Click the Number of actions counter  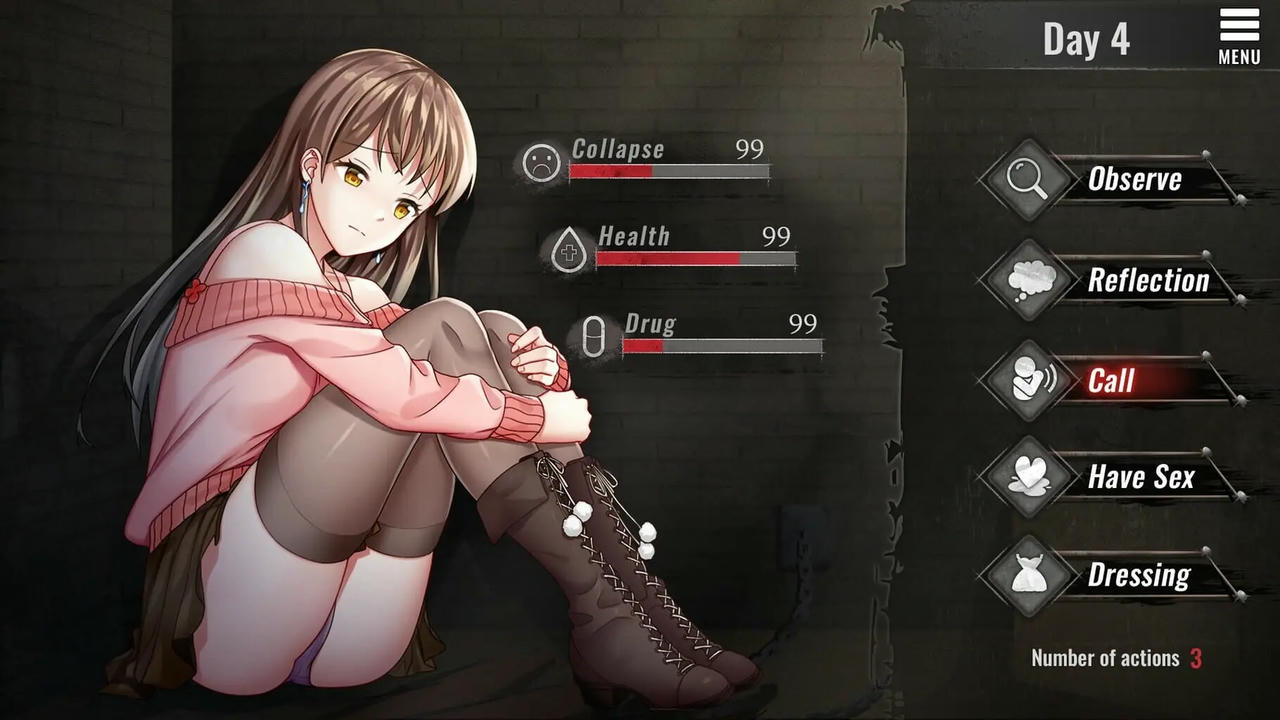pos(1113,658)
